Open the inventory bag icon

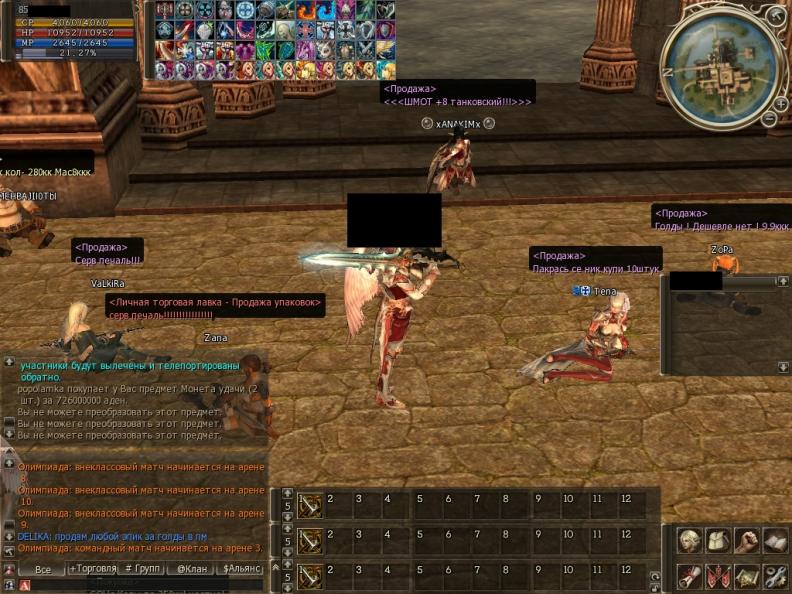click(x=718, y=541)
